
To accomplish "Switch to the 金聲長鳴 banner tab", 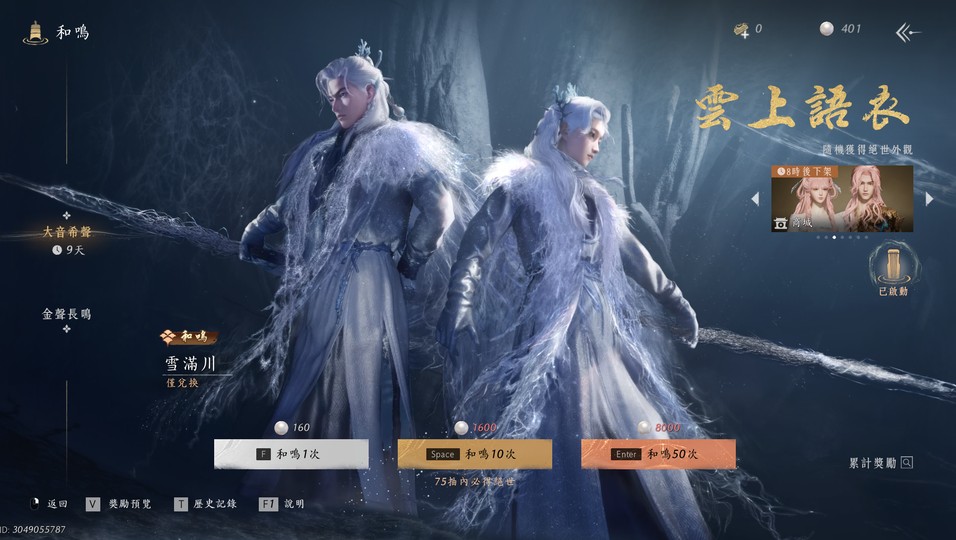I will point(66,314).
